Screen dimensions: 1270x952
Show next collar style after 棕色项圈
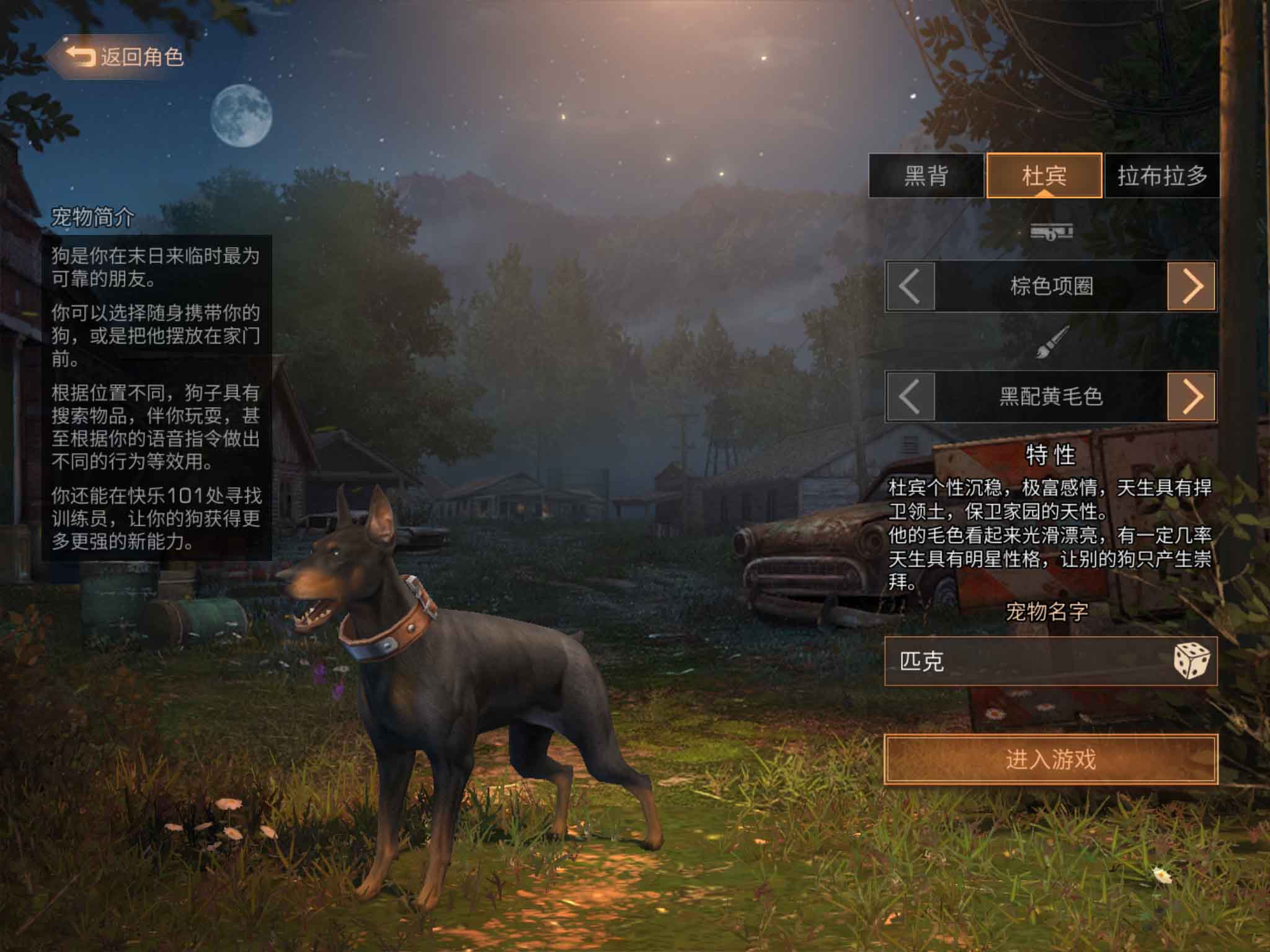point(1191,286)
